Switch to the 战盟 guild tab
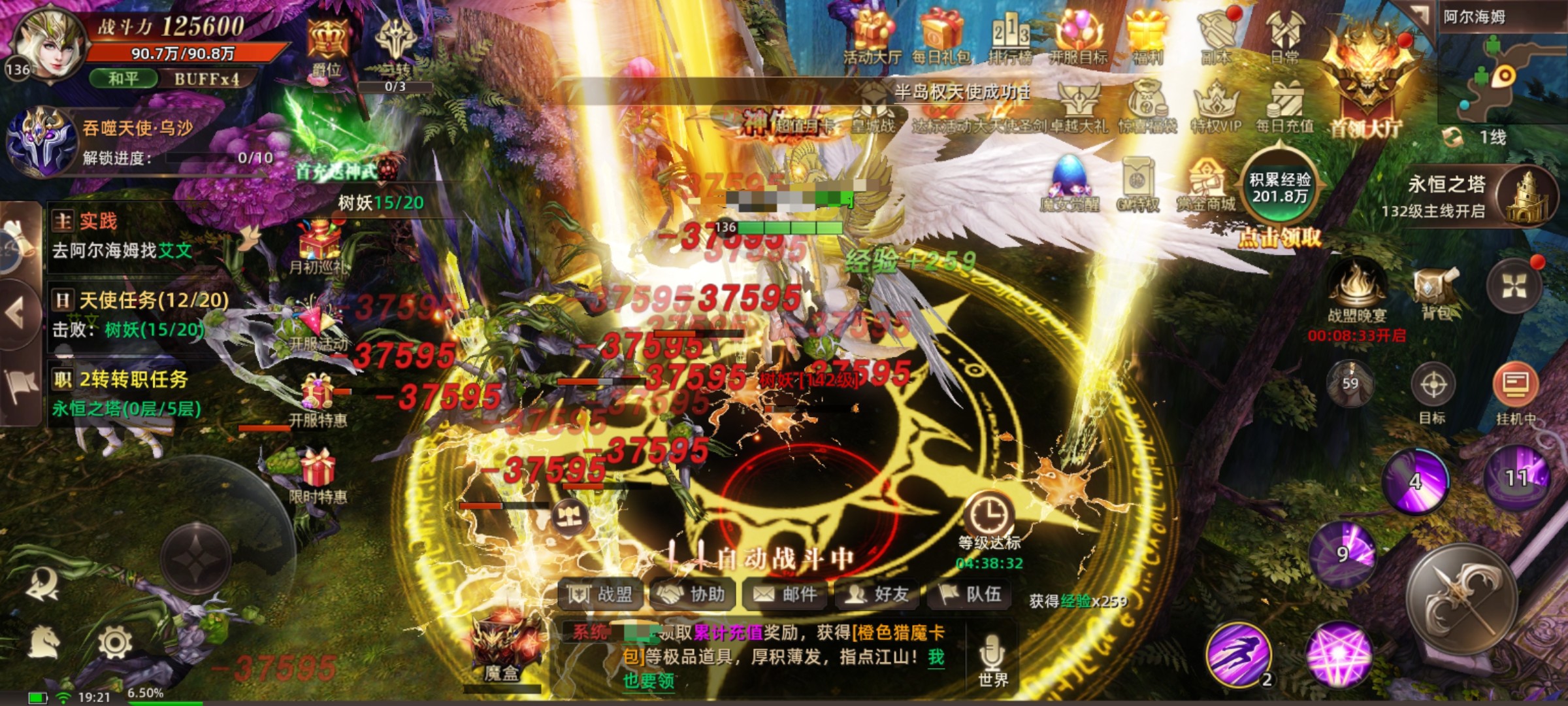Screen dimensions: 1568x706 600,595
